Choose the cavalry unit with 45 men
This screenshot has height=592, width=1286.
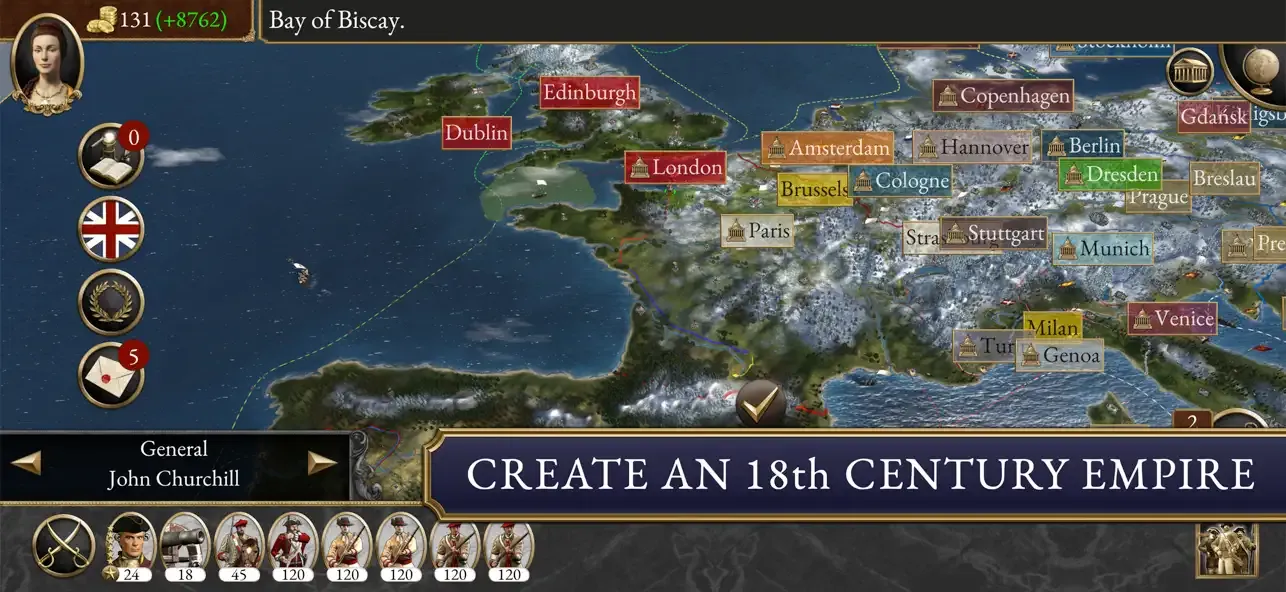239,546
